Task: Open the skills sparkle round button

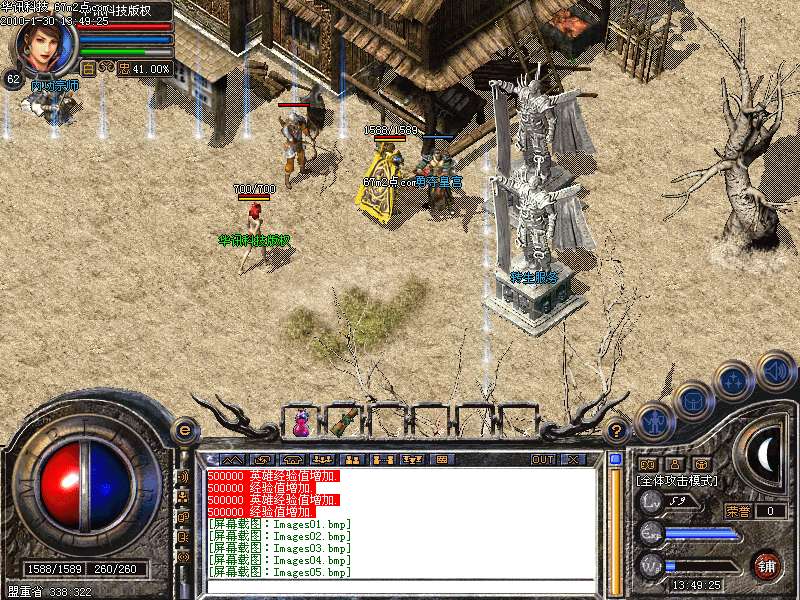Action: coord(735,380)
